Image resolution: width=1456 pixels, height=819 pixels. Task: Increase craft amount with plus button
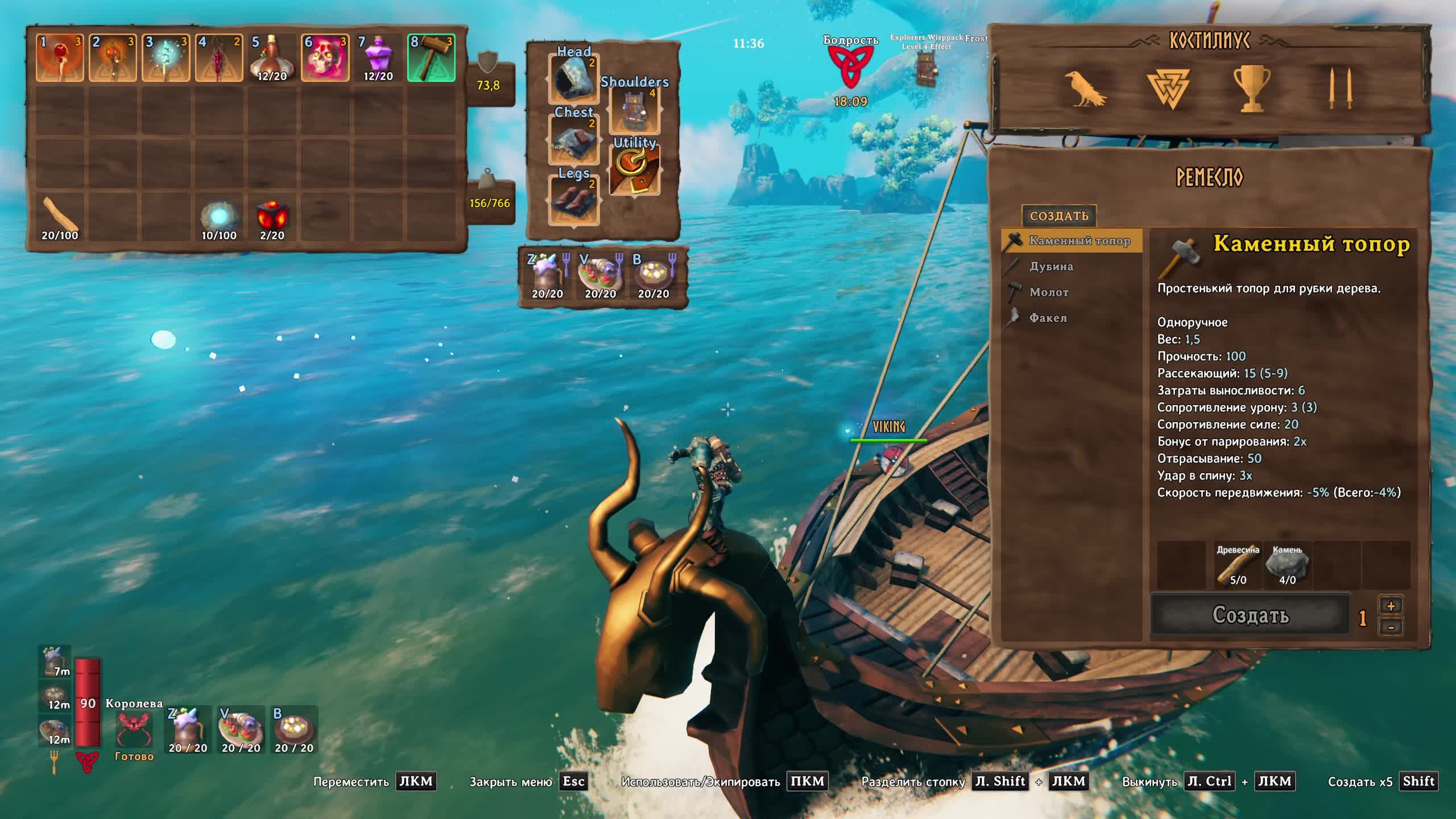pyautogui.click(x=1391, y=606)
